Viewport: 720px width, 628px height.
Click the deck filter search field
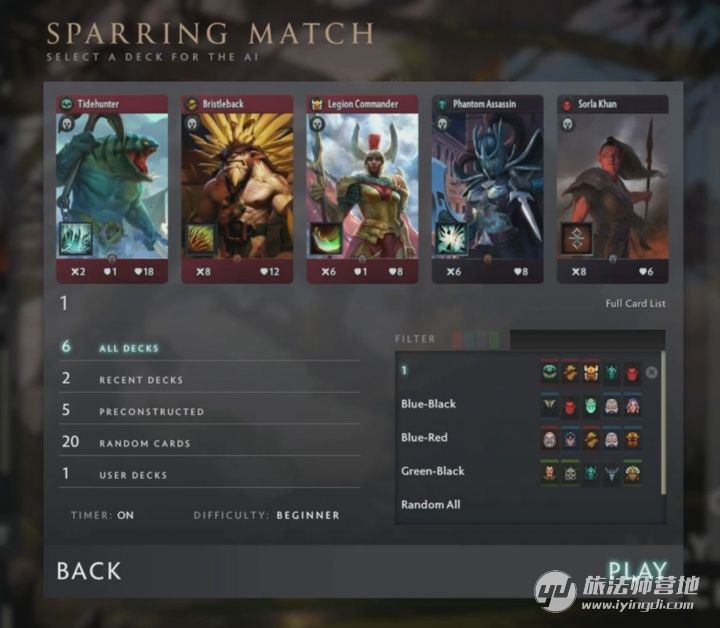pos(586,340)
